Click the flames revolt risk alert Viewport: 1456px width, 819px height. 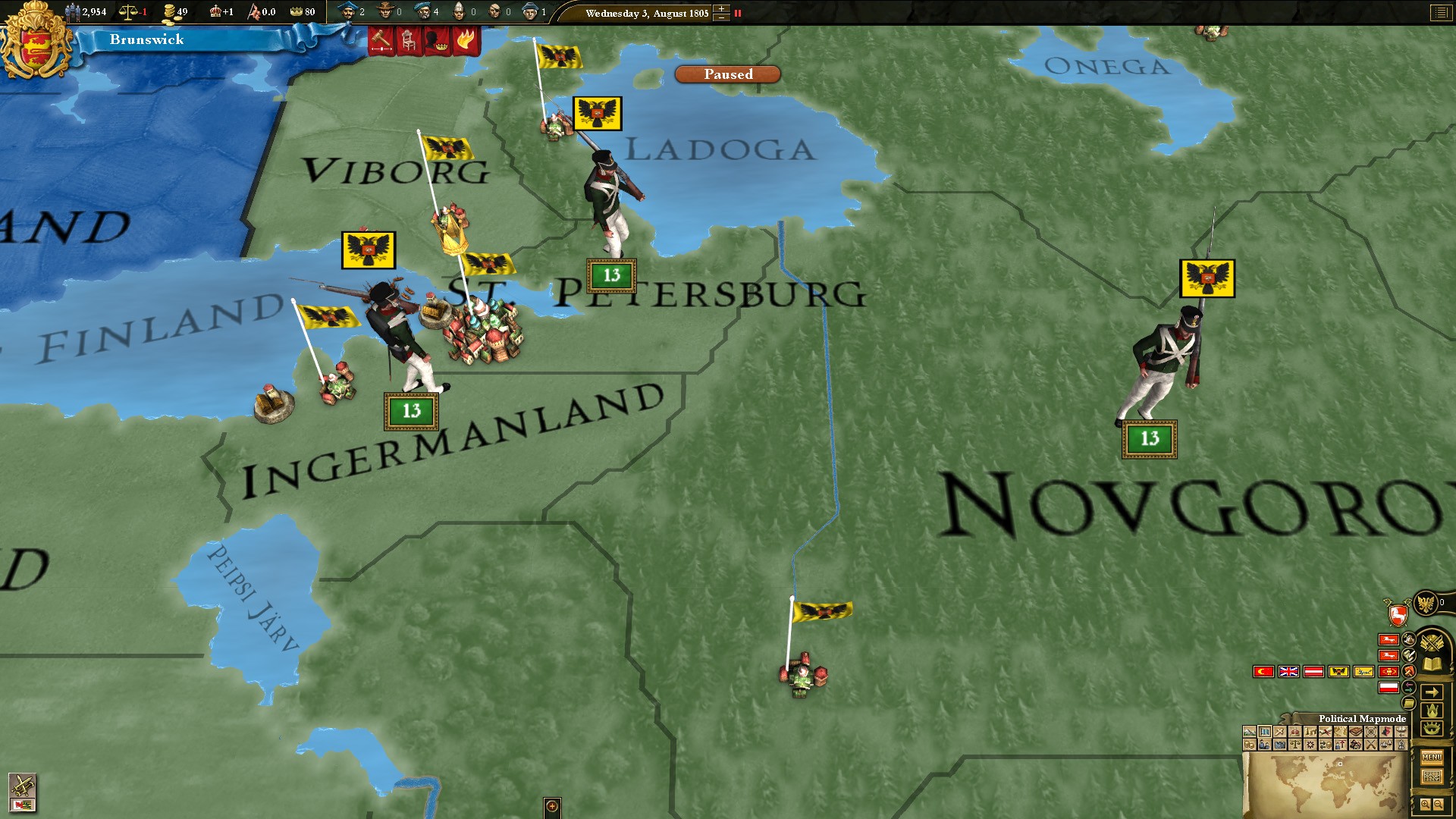coord(466,40)
